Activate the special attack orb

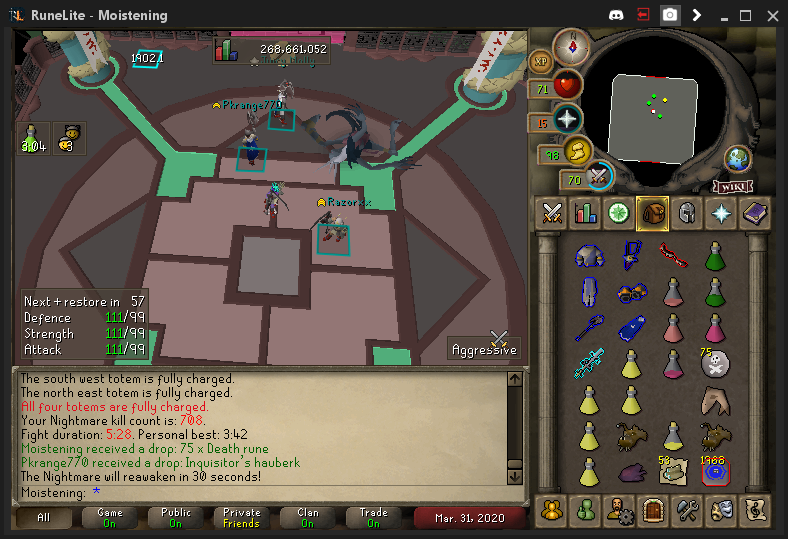pyautogui.click(x=599, y=177)
